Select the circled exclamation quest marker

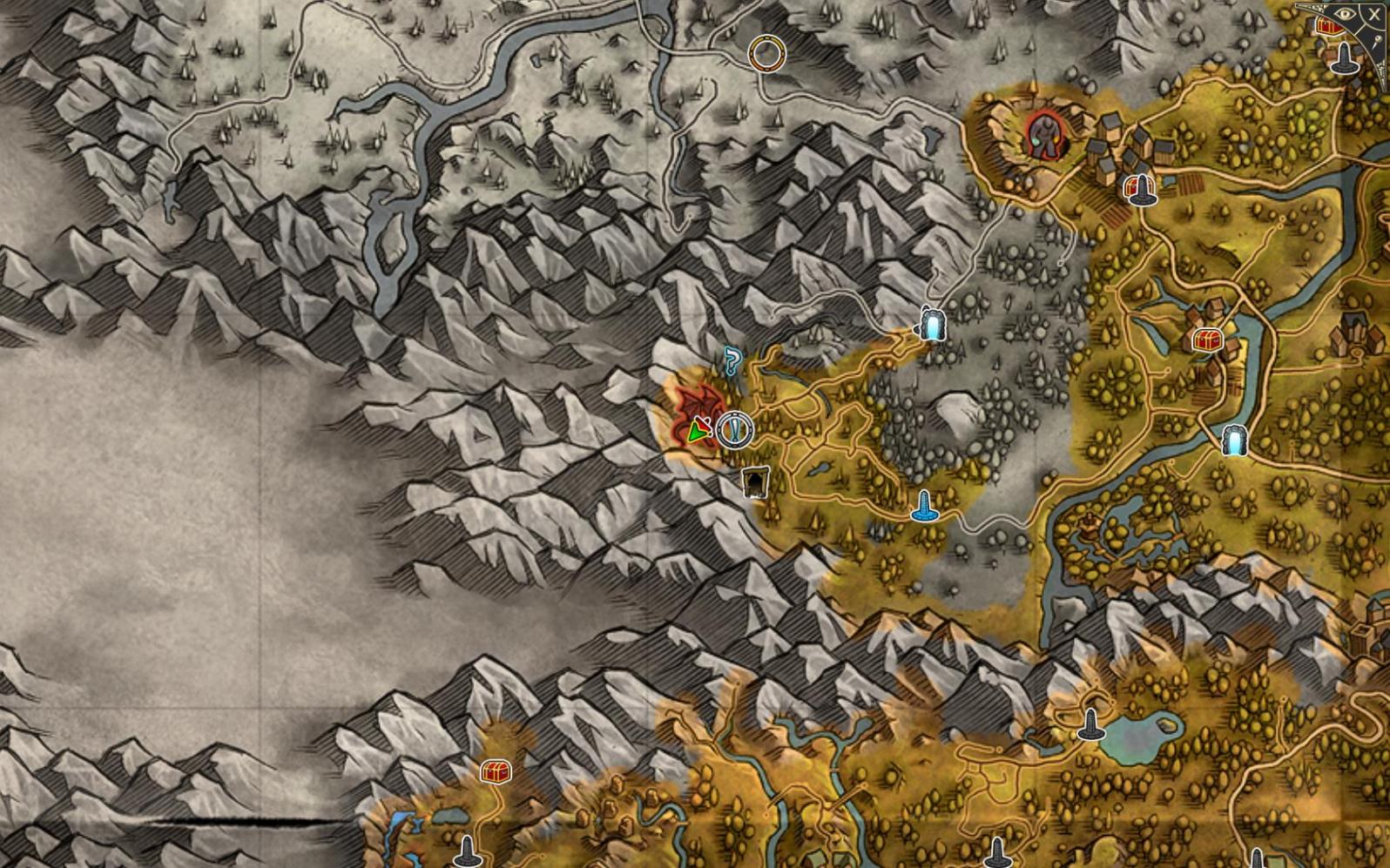(x=734, y=429)
